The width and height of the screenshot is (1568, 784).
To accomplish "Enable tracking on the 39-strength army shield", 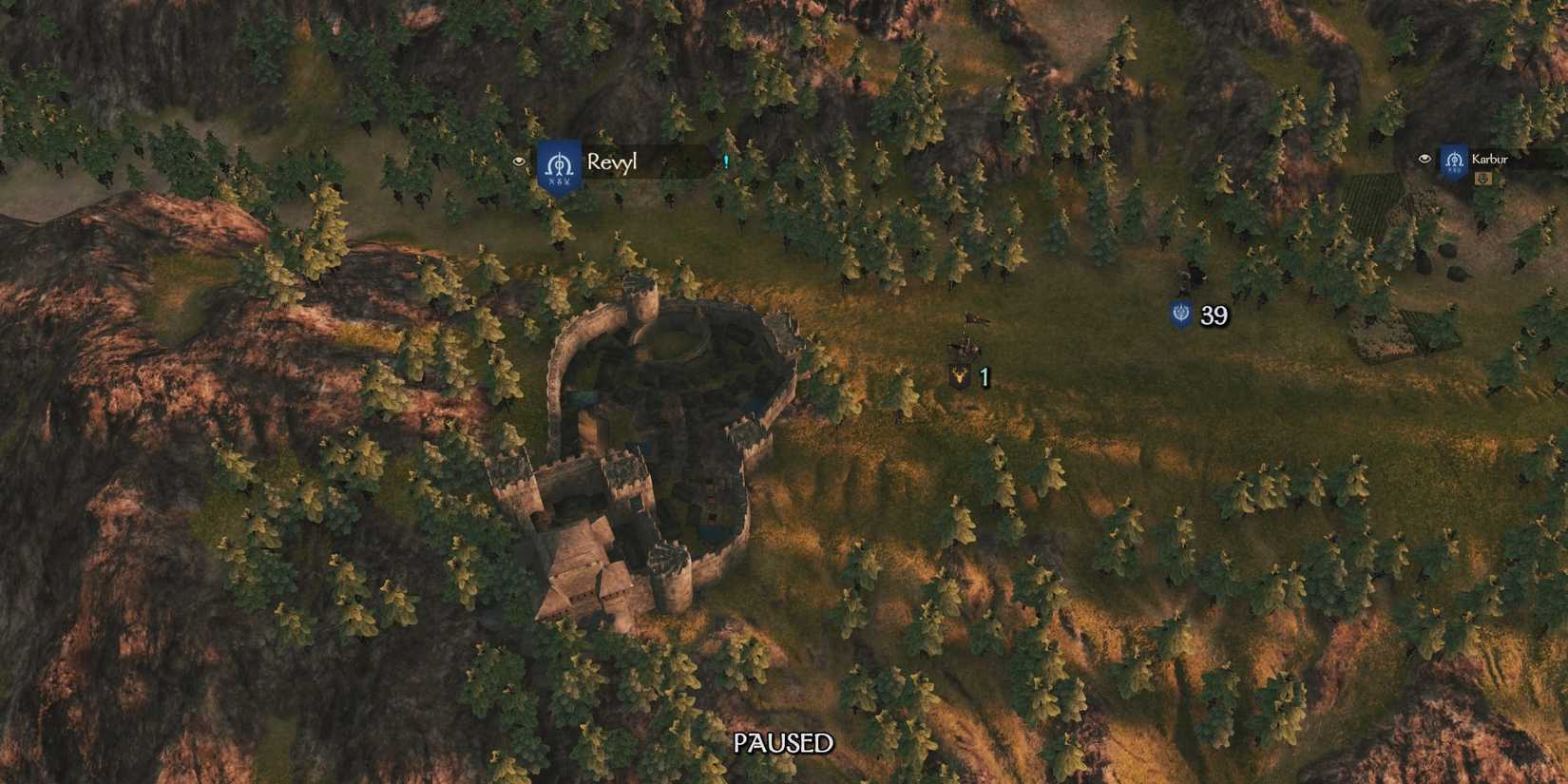I will tap(1180, 315).
